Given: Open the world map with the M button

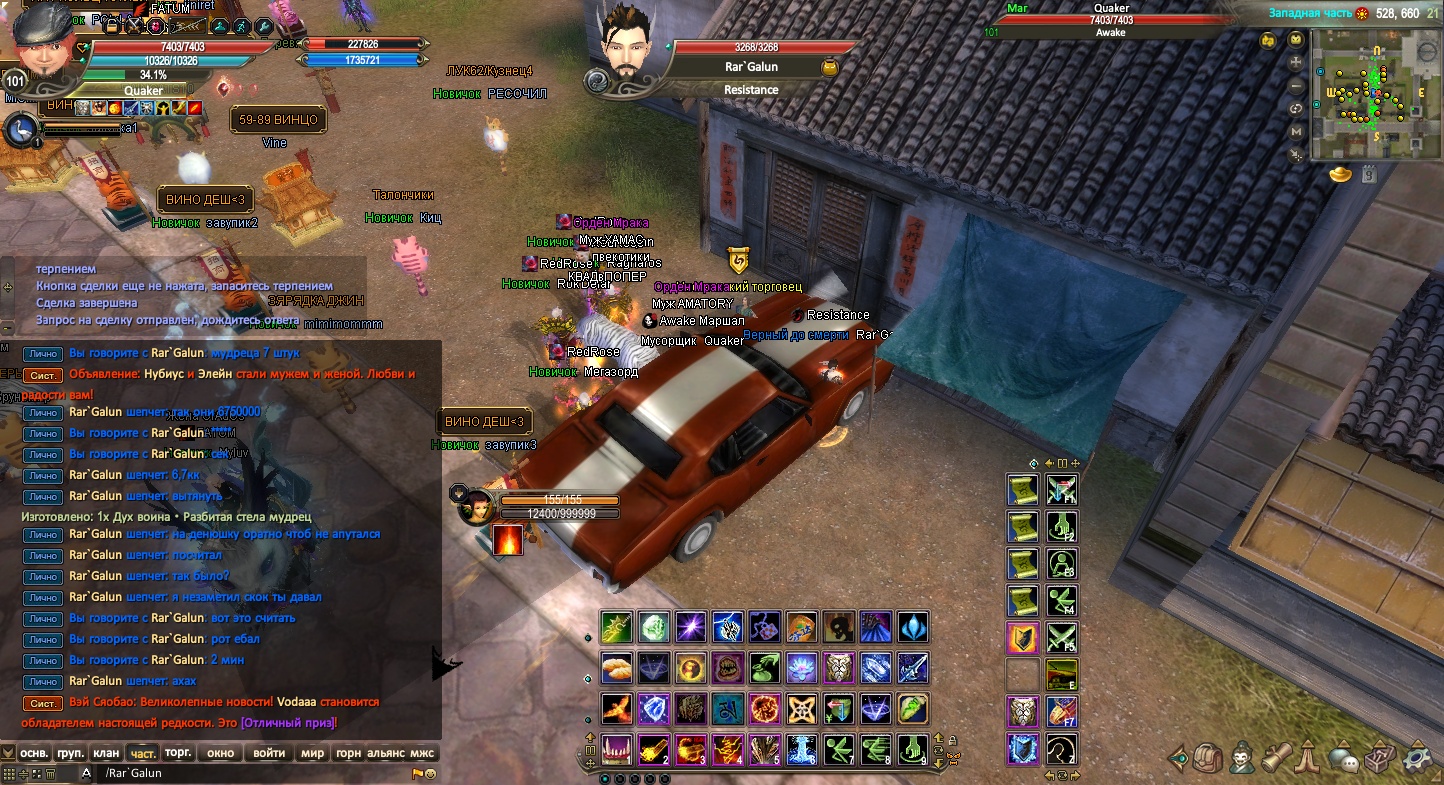Looking at the screenshot, I should tap(1297, 131).
